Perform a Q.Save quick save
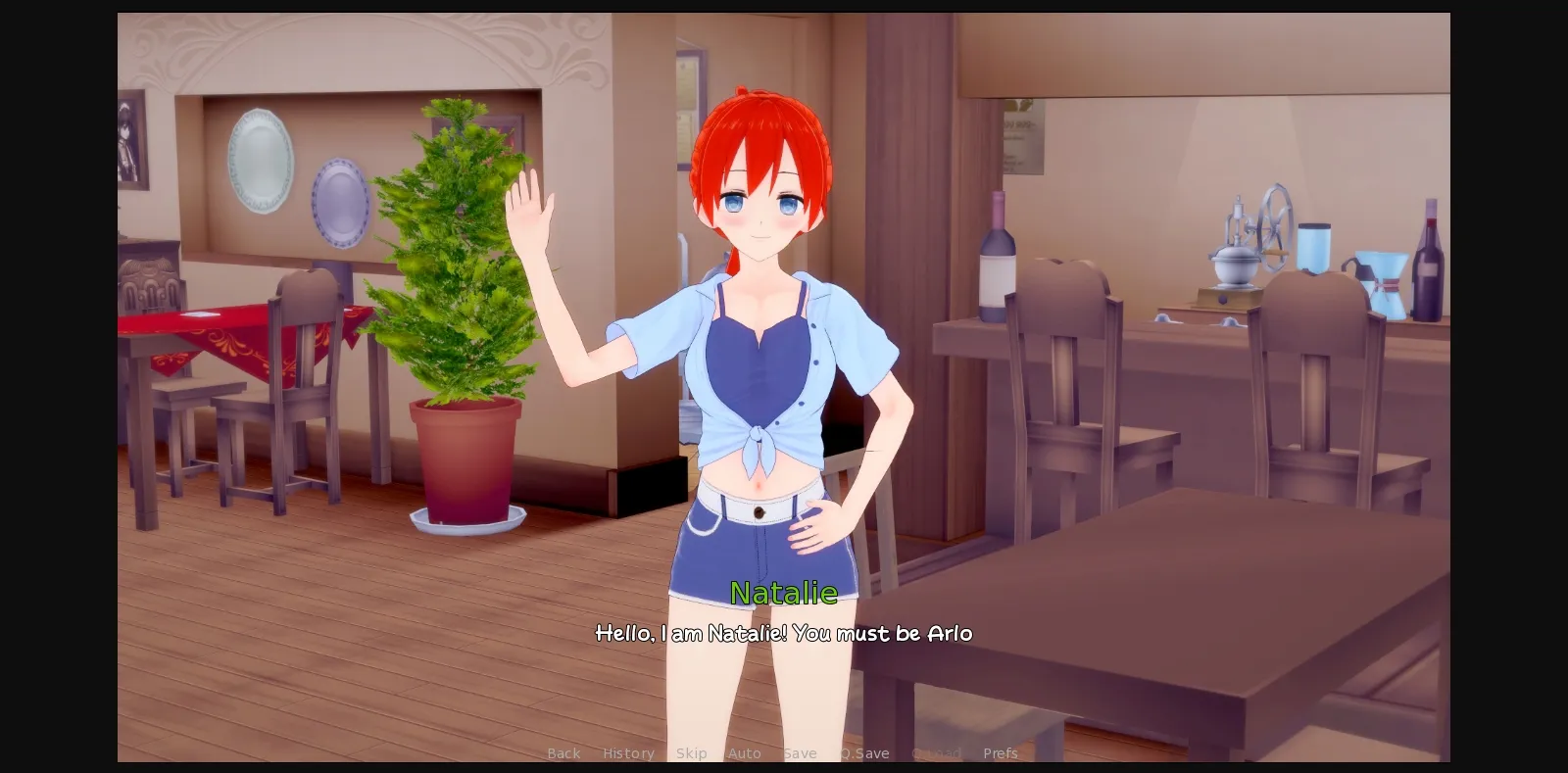 tap(863, 753)
